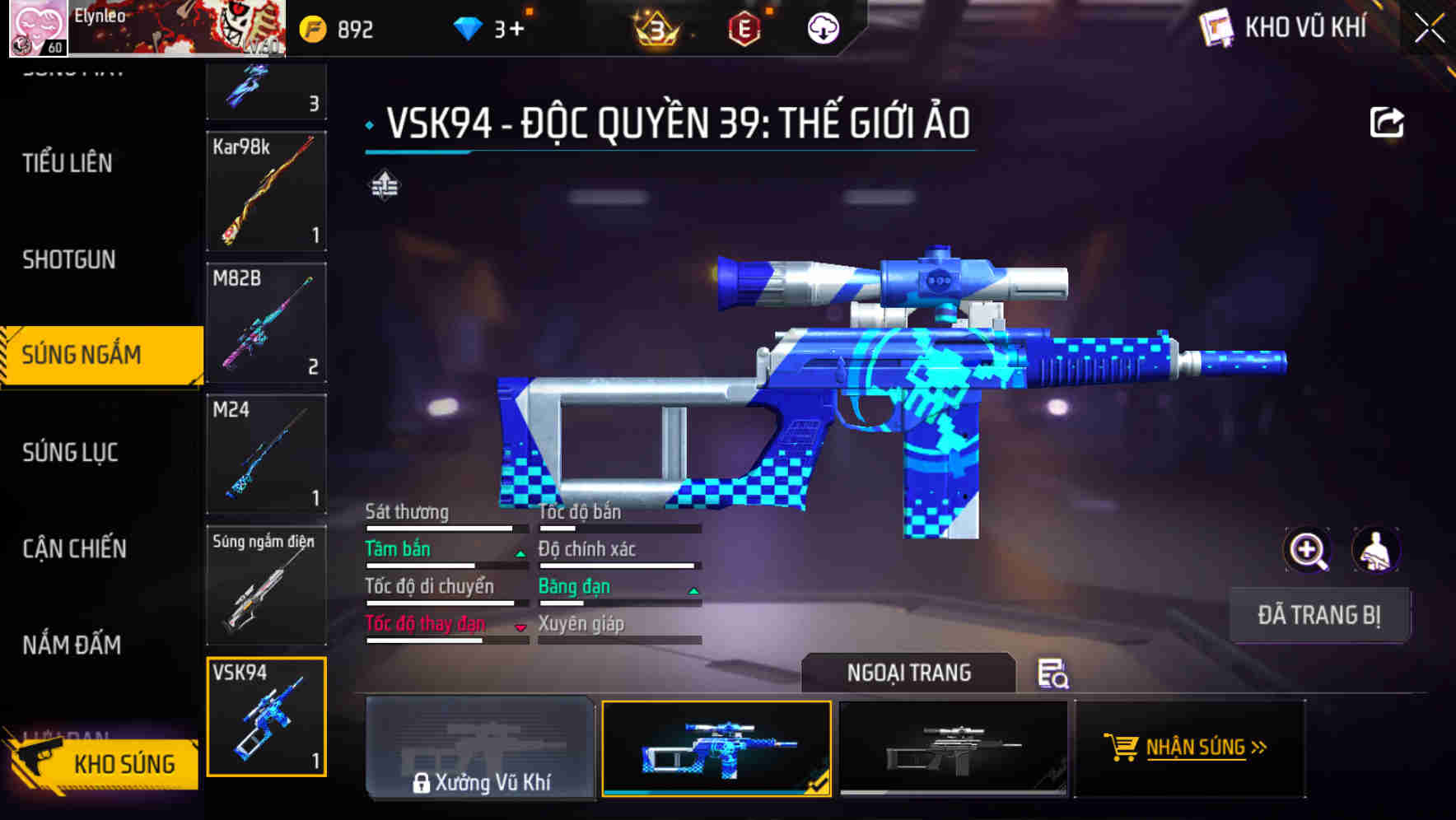1456x820 pixels.
Task: Open the magnifier zoom preview icon
Action: (x=1305, y=550)
